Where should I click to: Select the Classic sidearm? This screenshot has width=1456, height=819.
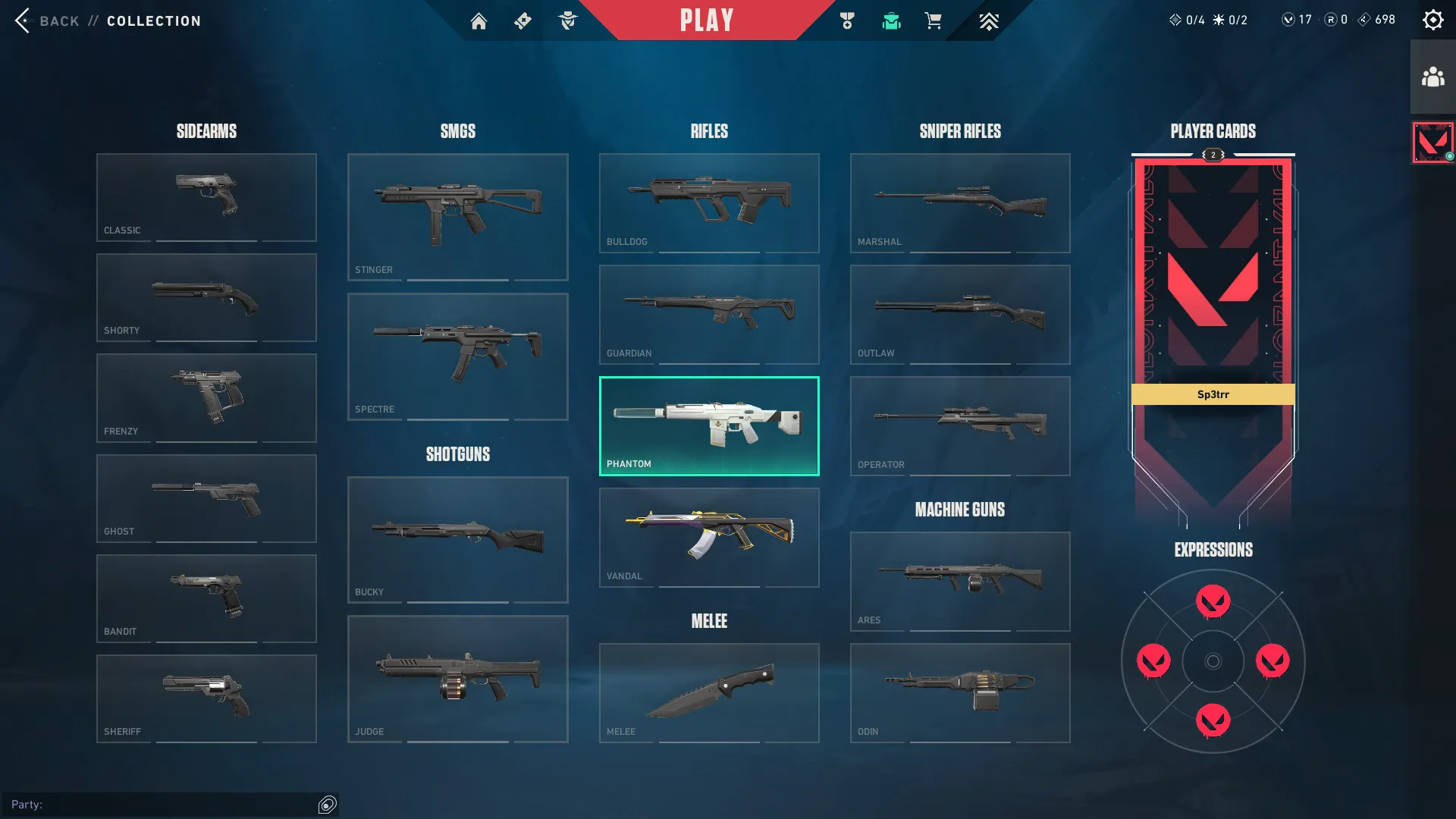(206, 196)
